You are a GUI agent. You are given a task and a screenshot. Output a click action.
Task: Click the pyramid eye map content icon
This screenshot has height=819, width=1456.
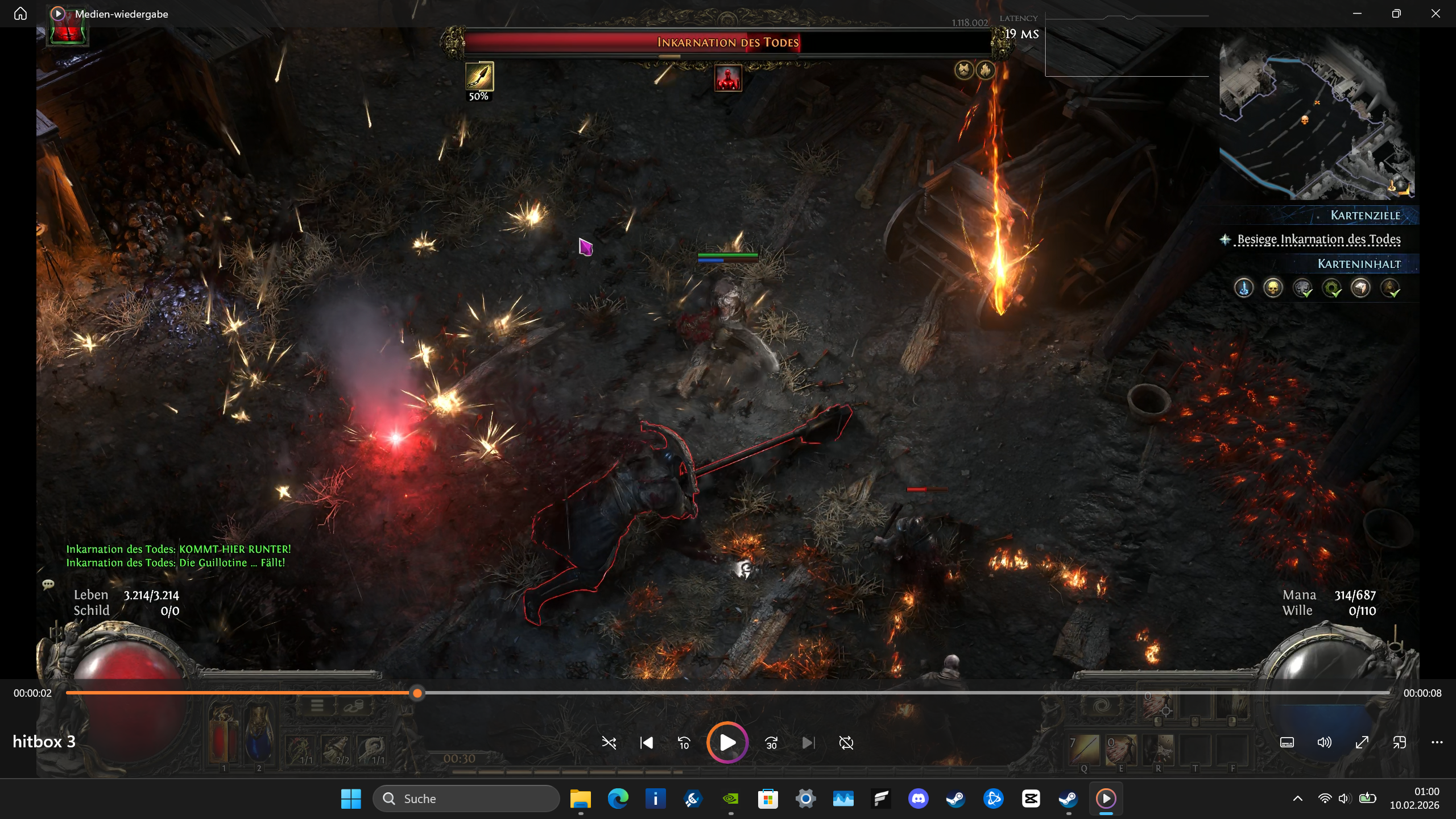(1390, 288)
